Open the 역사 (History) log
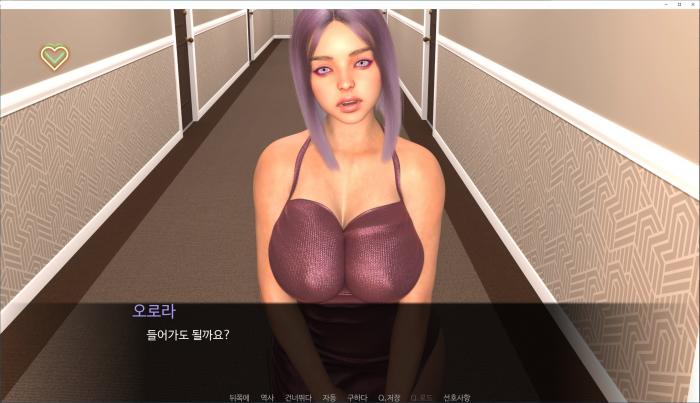The image size is (700, 403). (267, 397)
